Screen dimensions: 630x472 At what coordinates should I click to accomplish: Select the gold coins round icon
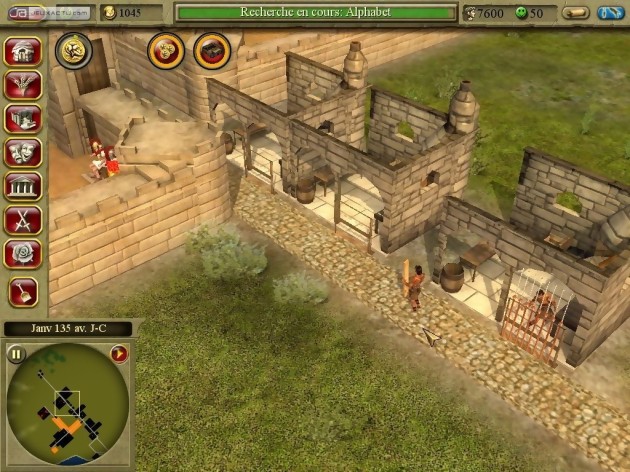tap(166, 50)
